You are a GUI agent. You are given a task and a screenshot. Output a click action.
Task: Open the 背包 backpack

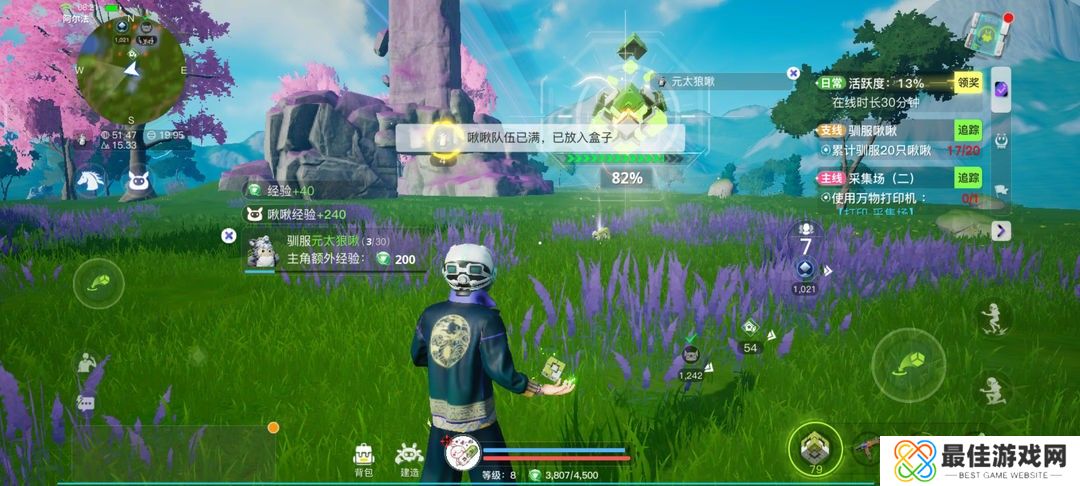[365, 458]
